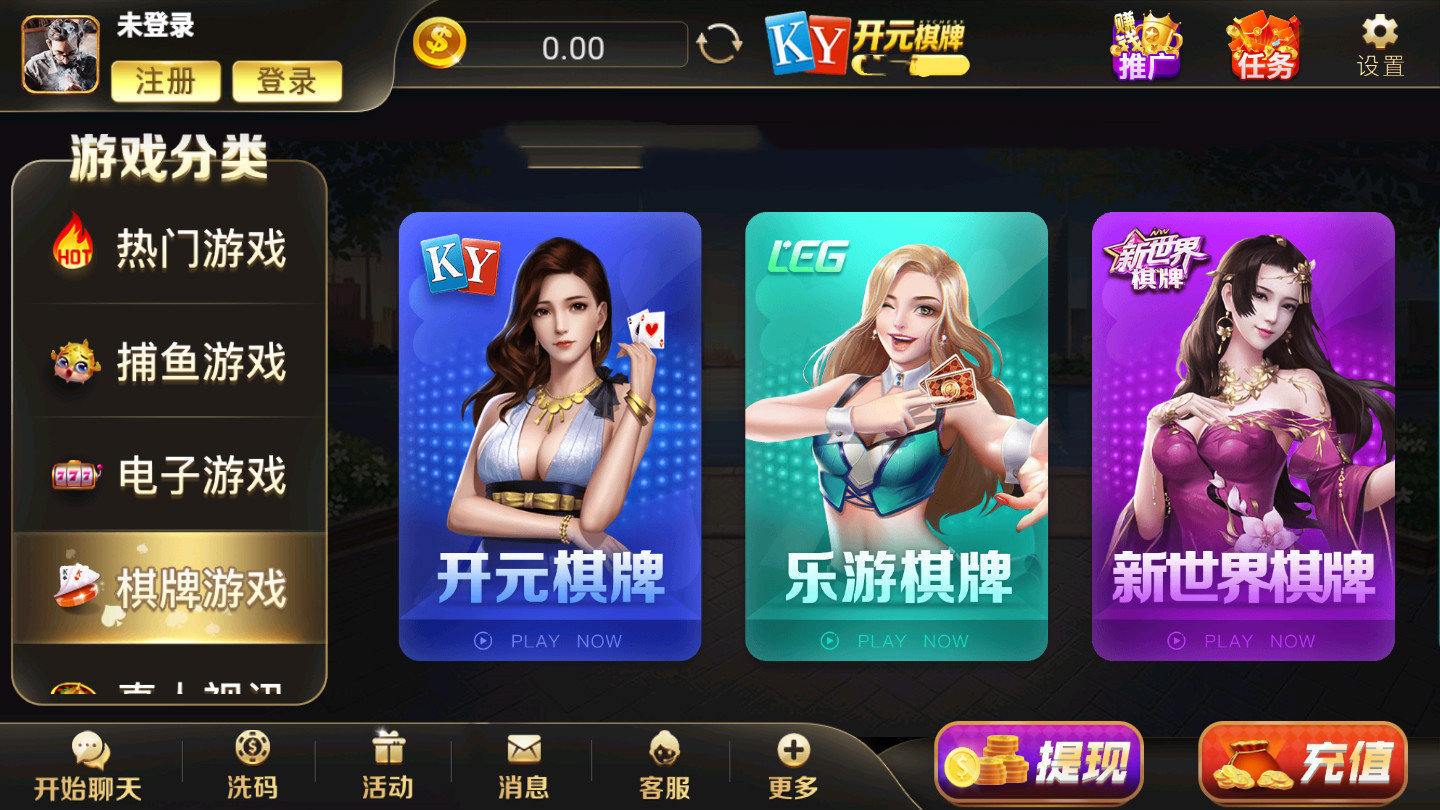Screen dimensions: 1440x810
Task: Click the 洗码 chip icon
Action: [254, 765]
